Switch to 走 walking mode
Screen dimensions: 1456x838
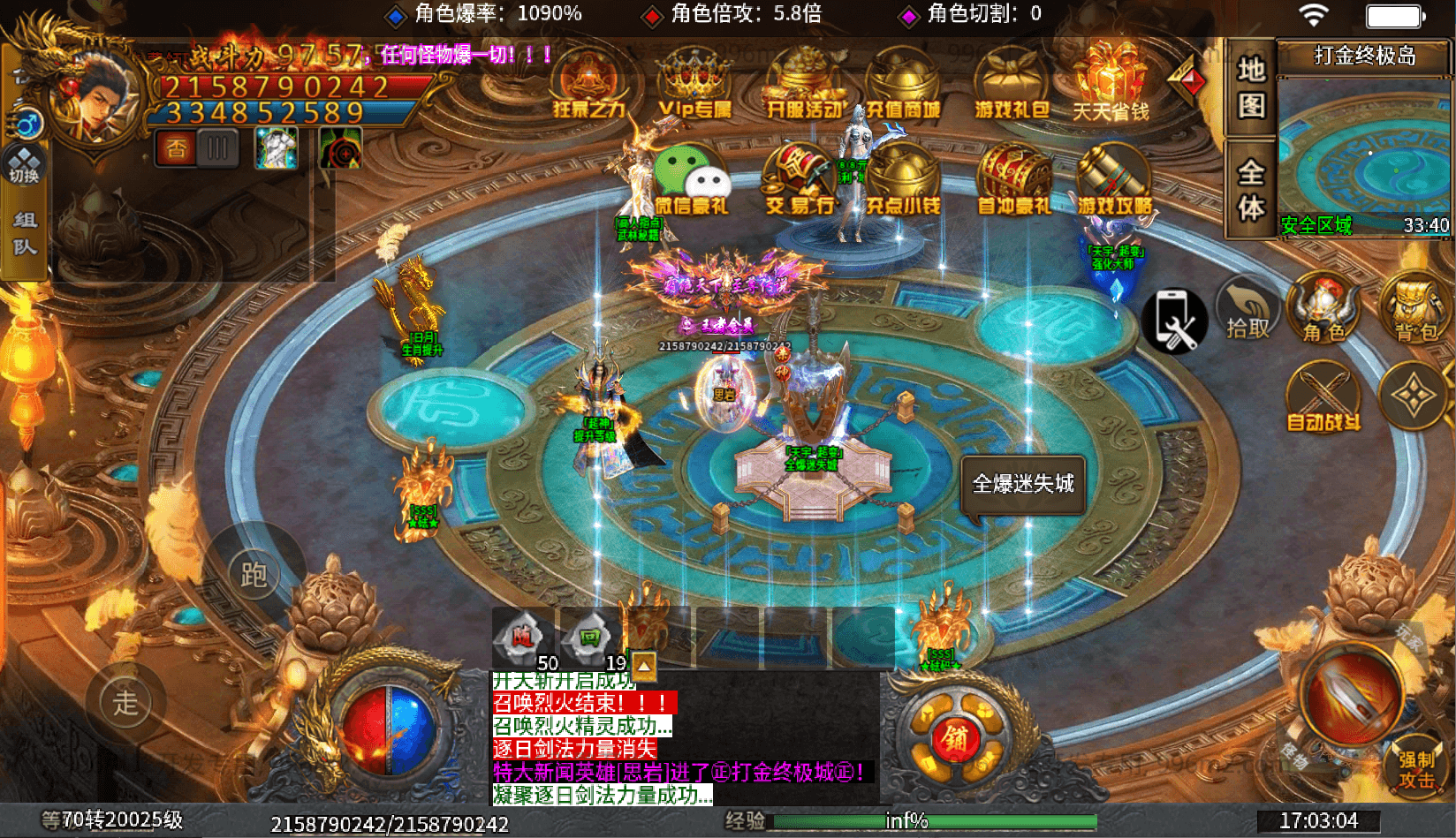coord(125,702)
